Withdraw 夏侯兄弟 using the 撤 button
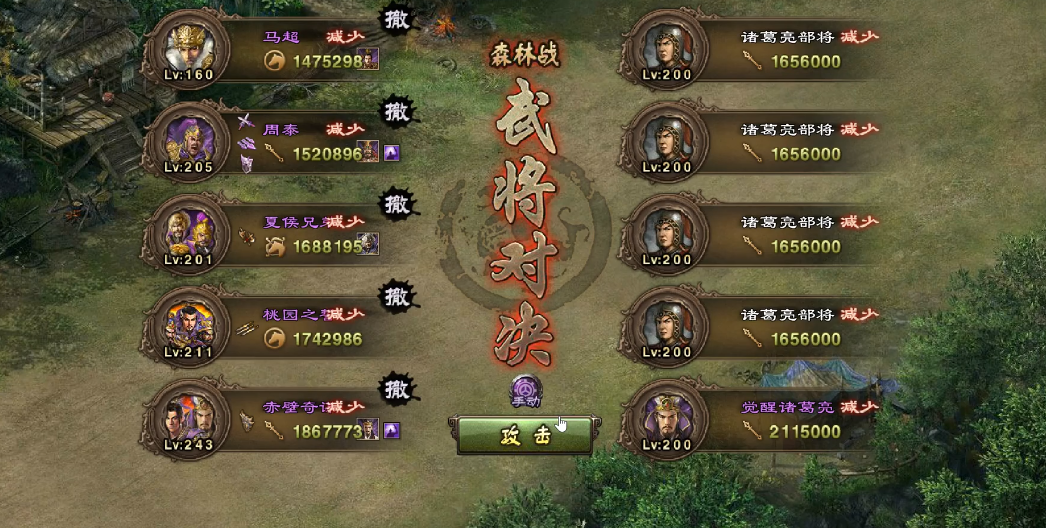This screenshot has height=528, width=1046. (x=397, y=205)
